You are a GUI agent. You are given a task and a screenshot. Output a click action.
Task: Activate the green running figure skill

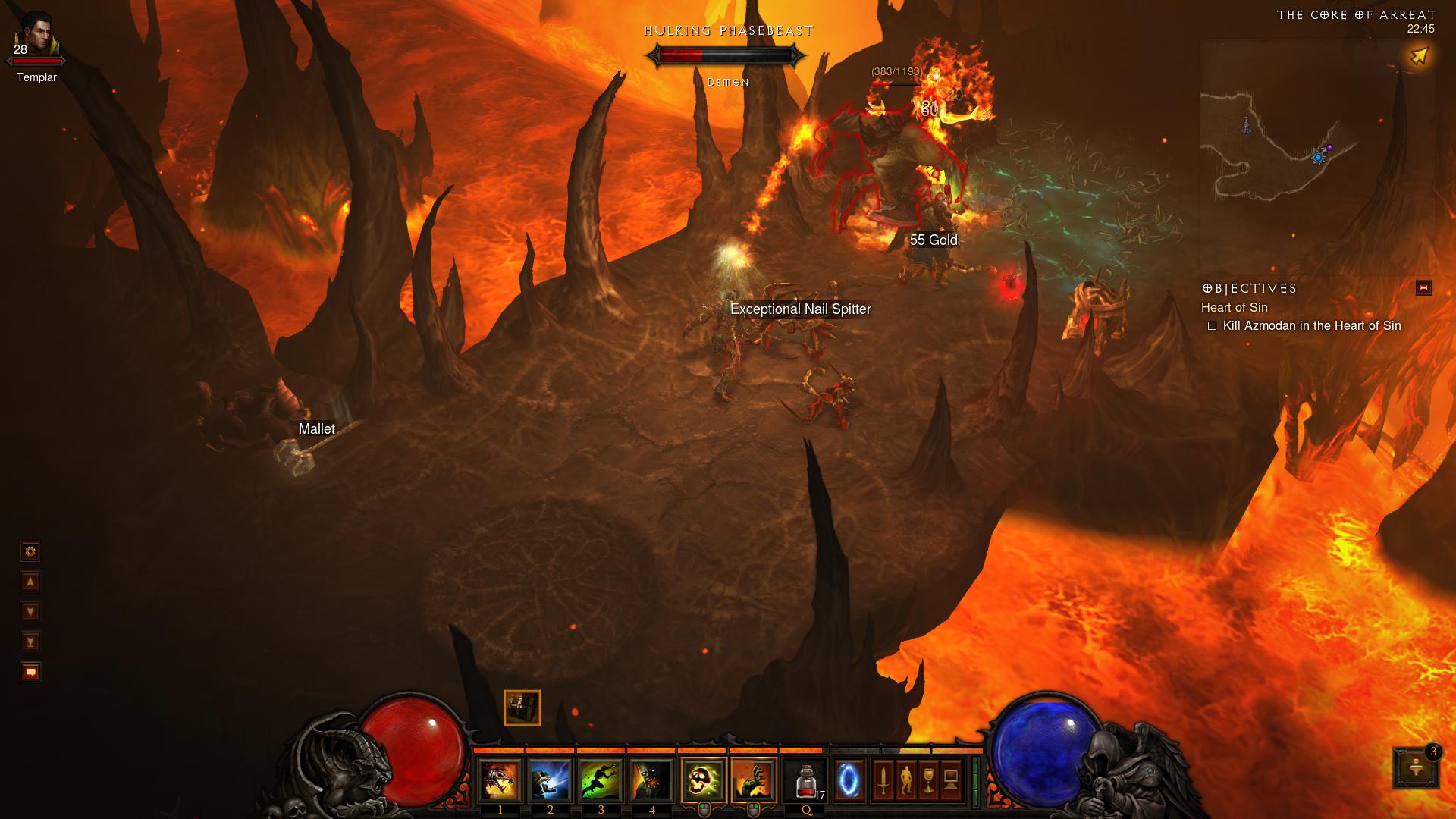click(601, 780)
